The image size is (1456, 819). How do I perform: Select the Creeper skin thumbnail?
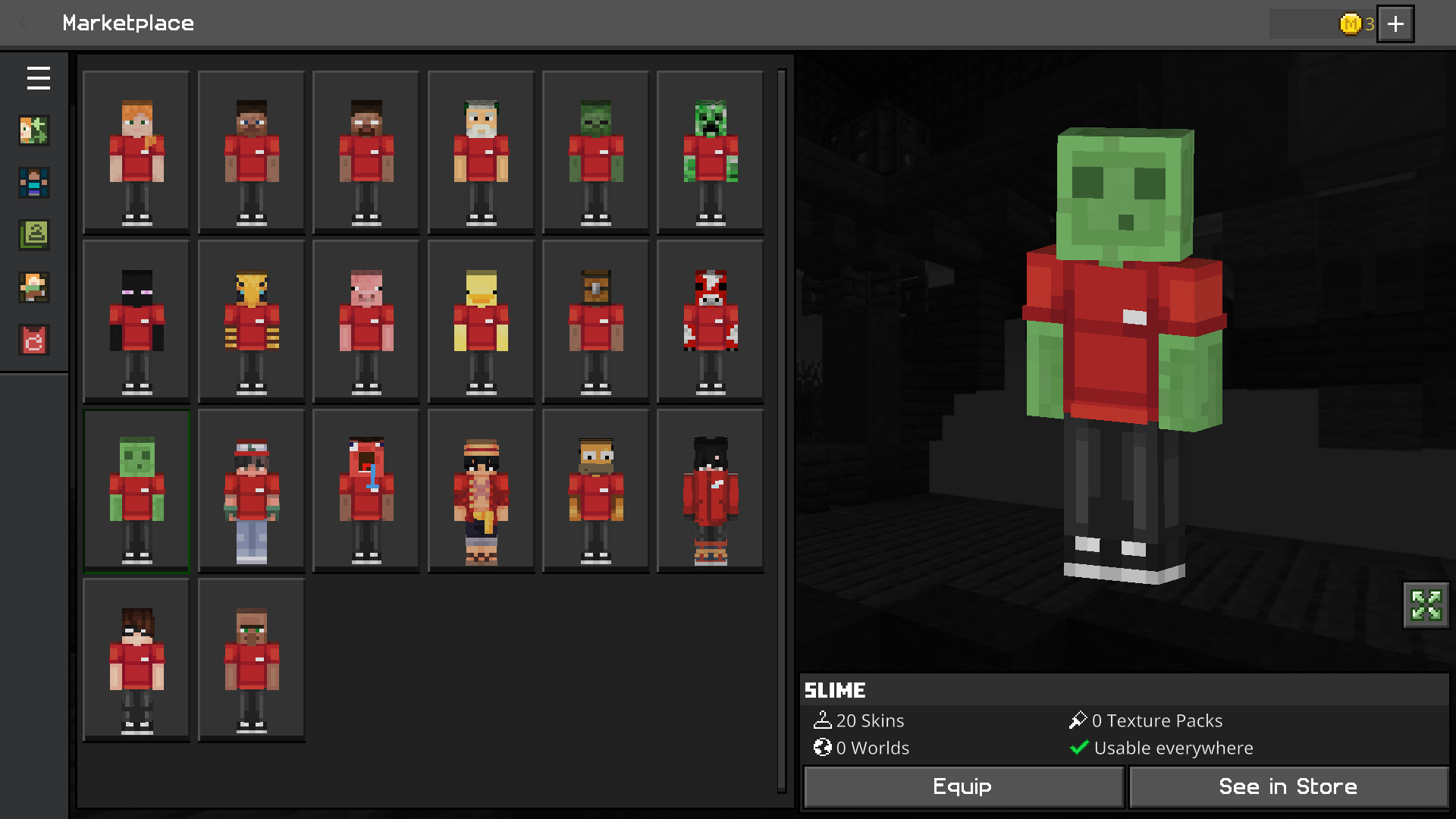710,151
